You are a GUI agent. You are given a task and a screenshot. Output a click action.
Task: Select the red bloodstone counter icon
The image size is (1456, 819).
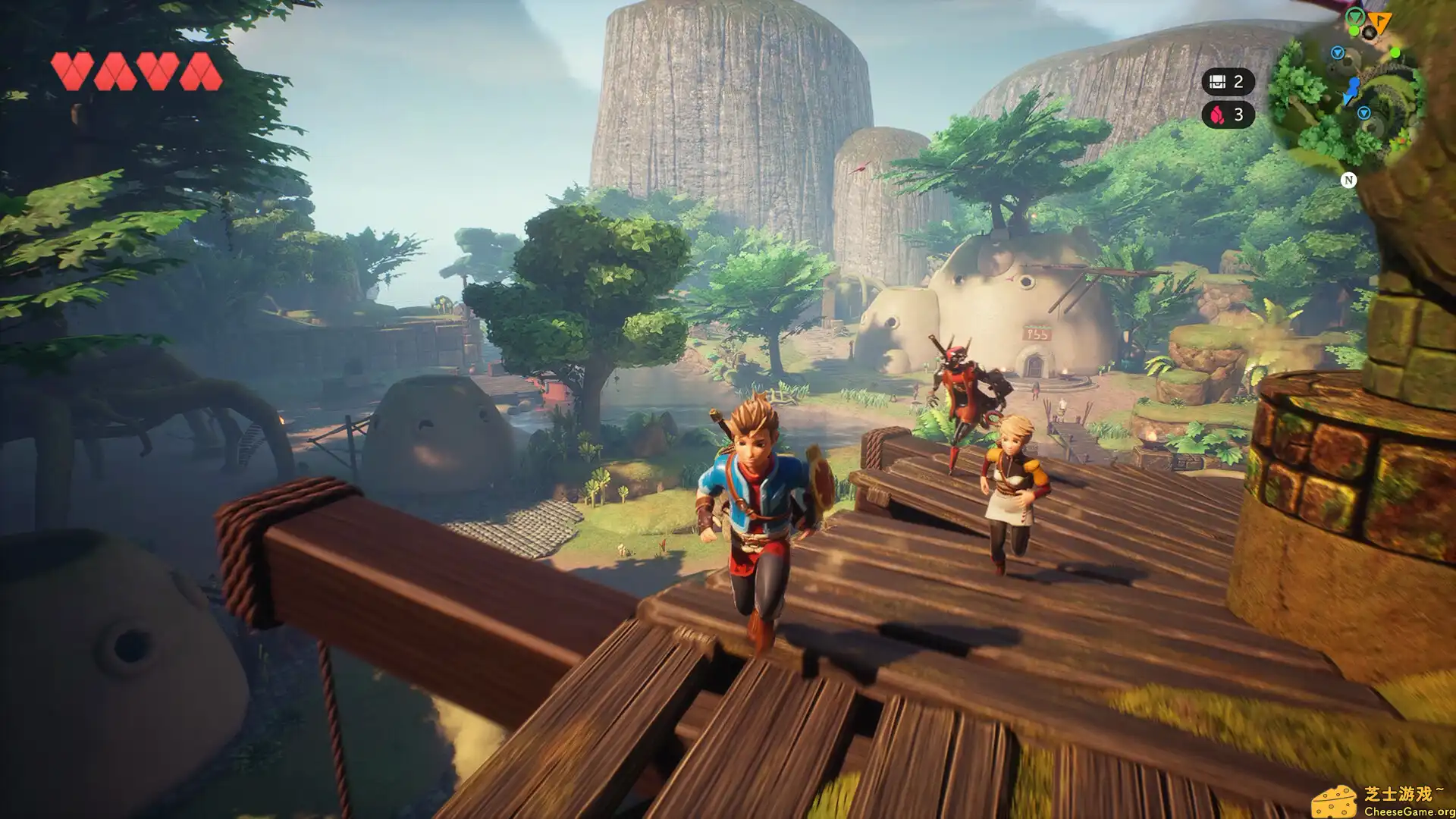1218,115
